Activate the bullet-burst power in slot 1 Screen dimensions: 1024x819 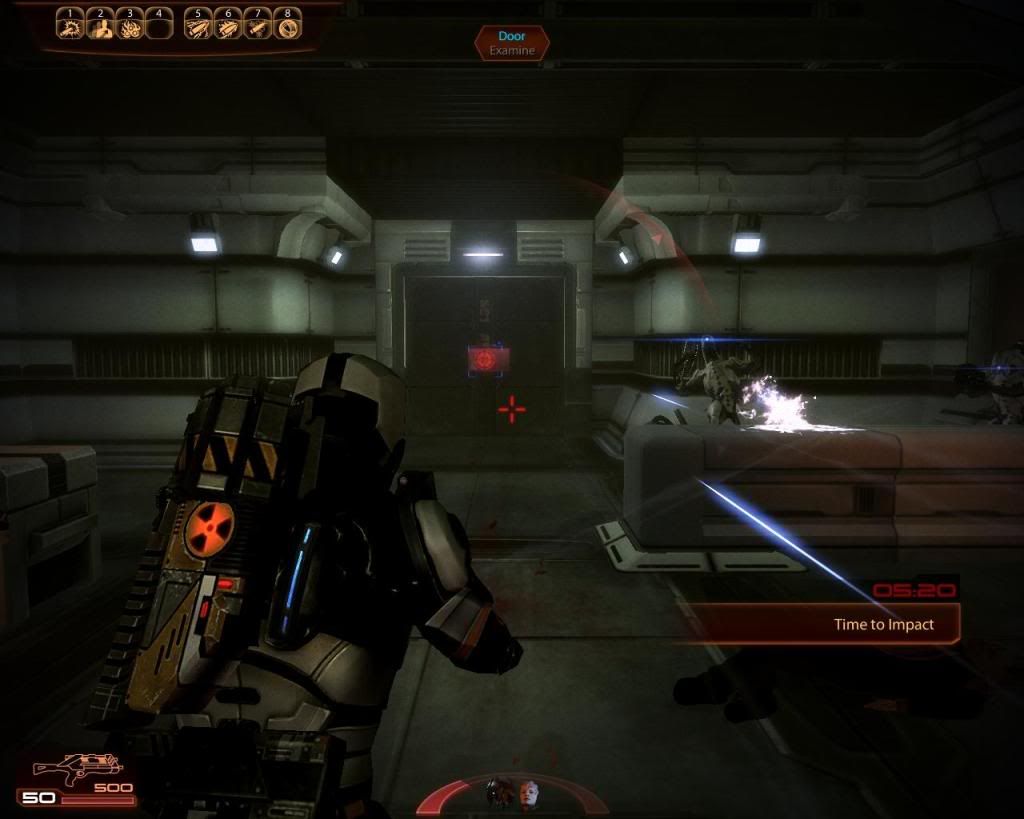click(x=70, y=27)
